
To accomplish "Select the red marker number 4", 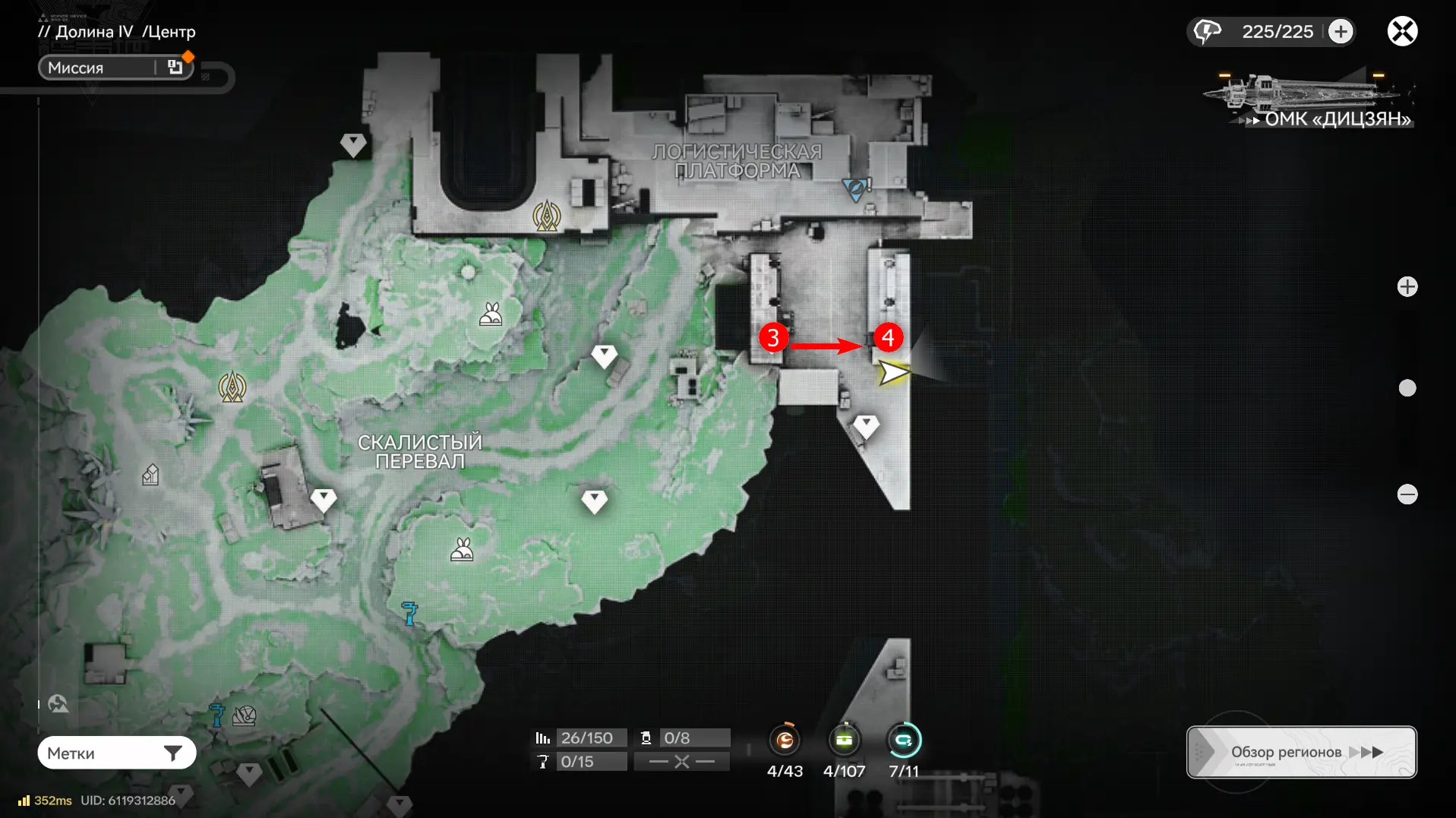I will (888, 337).
